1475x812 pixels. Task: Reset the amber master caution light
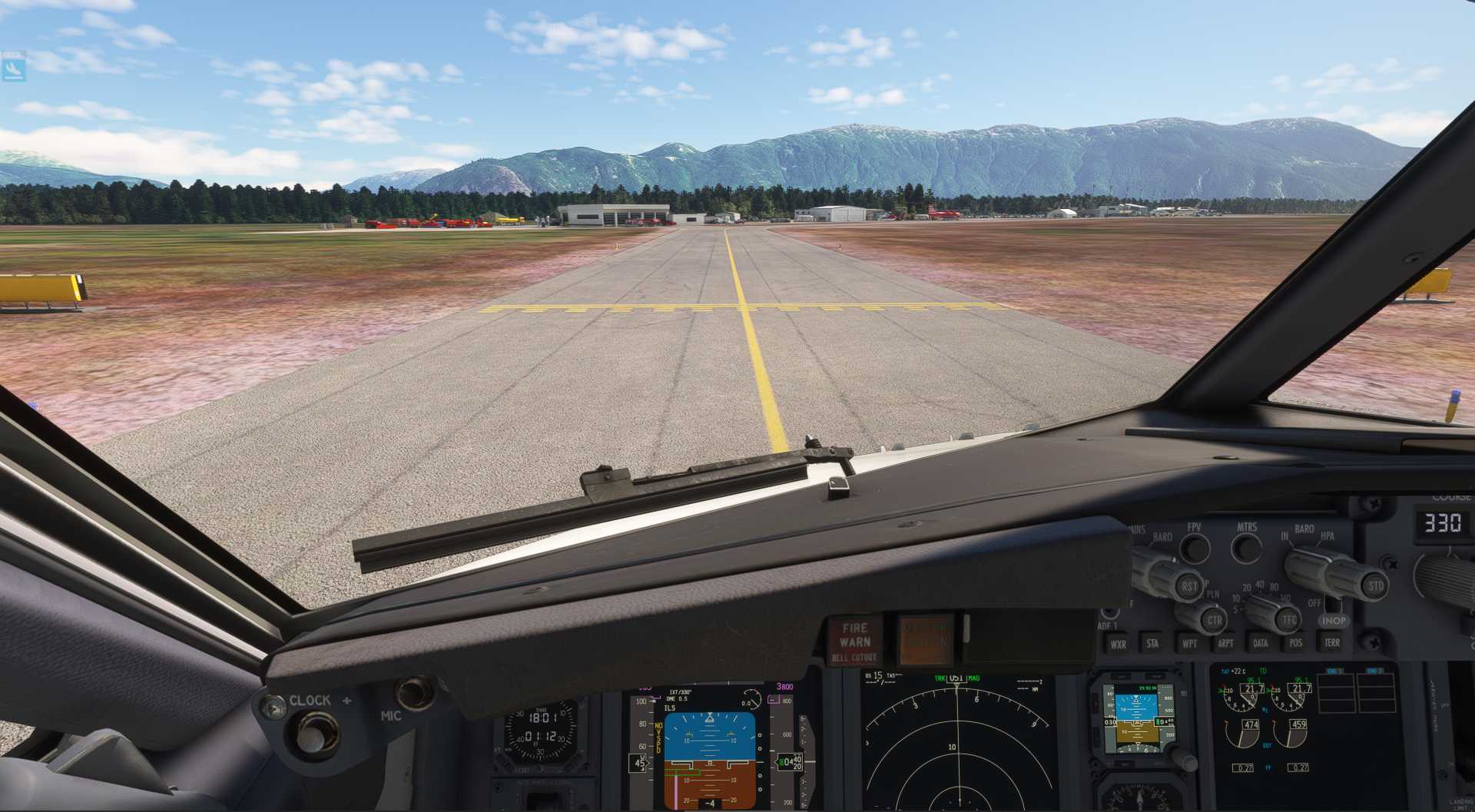pyautogui.click(x=924, y=639)
